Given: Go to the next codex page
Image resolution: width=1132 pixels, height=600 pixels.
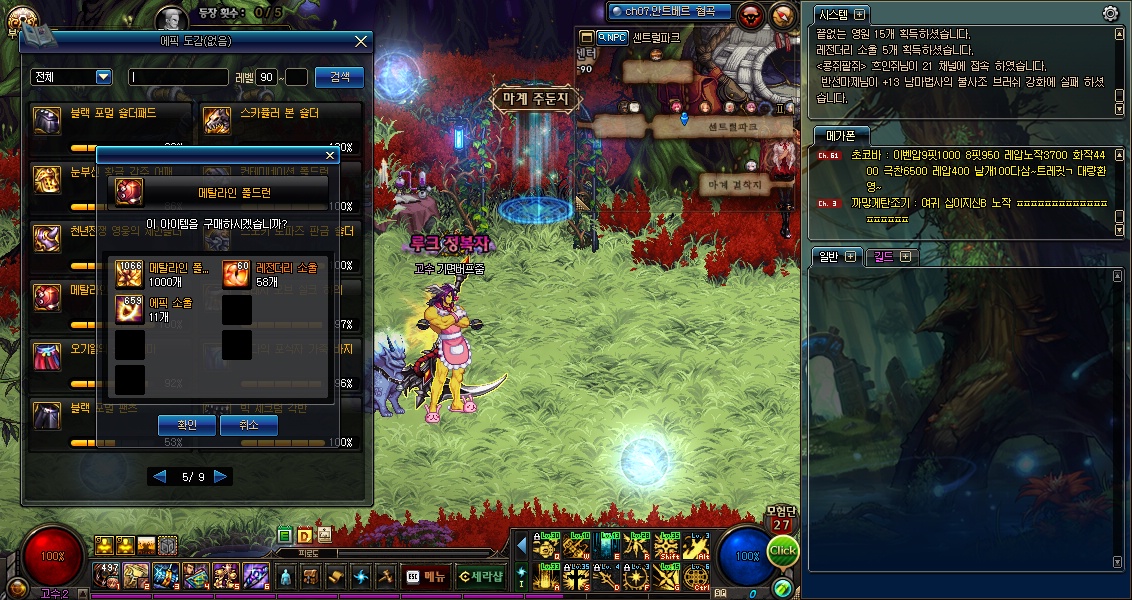Looking at the screenshot, I should (222, 477).
